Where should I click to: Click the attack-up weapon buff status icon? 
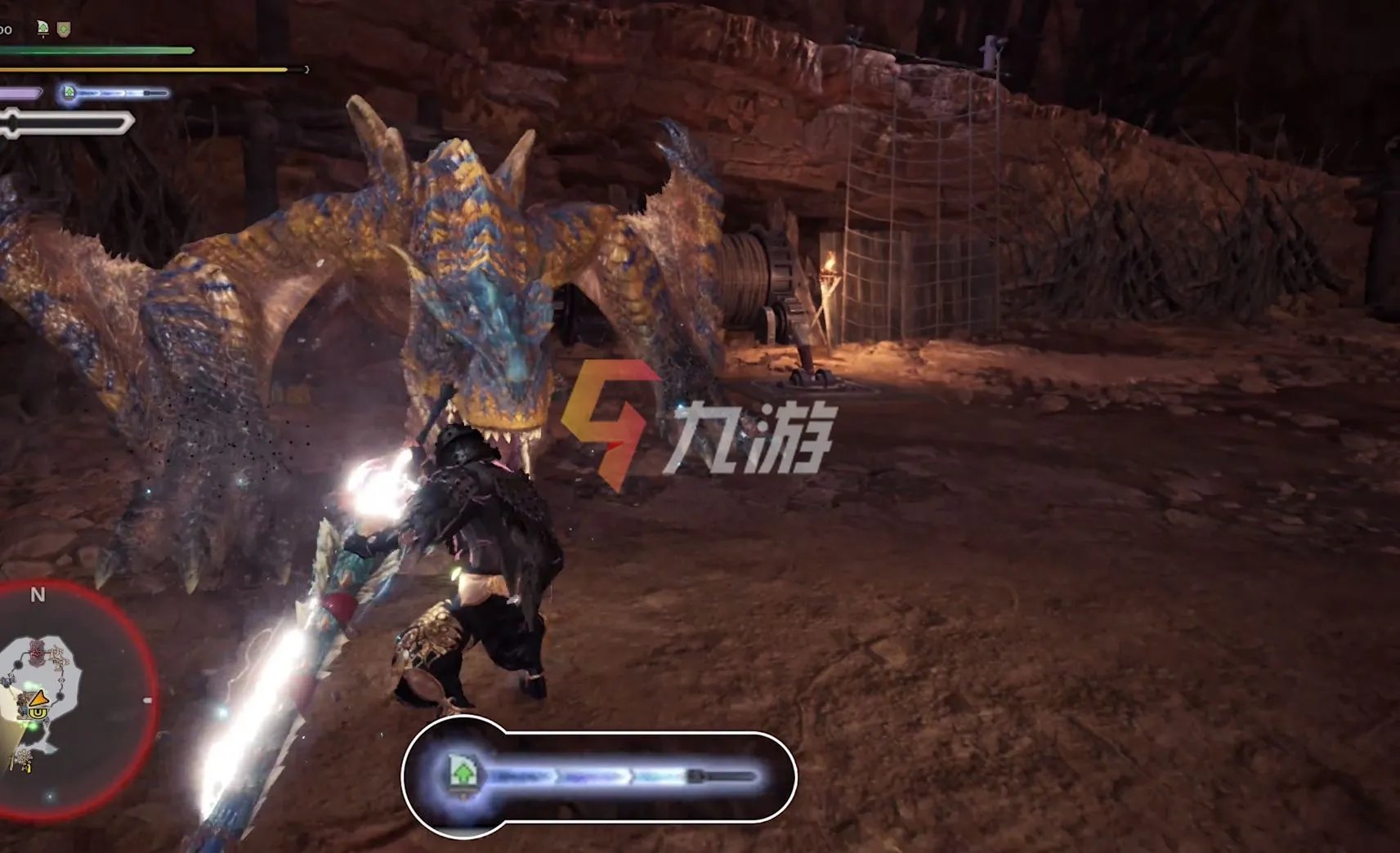click(43, 29)
